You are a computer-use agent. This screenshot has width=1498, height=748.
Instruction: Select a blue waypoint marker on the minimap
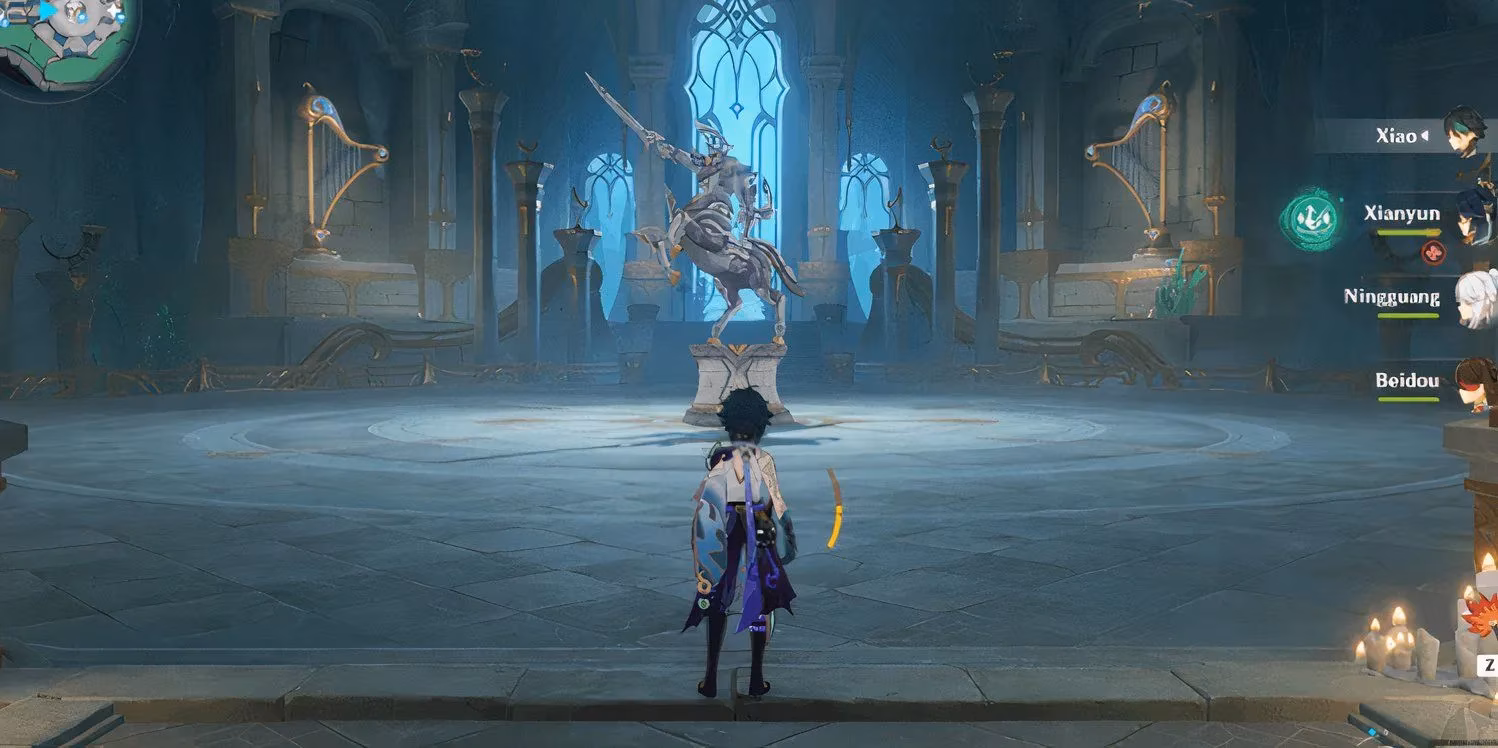click(x=81, y=16)
